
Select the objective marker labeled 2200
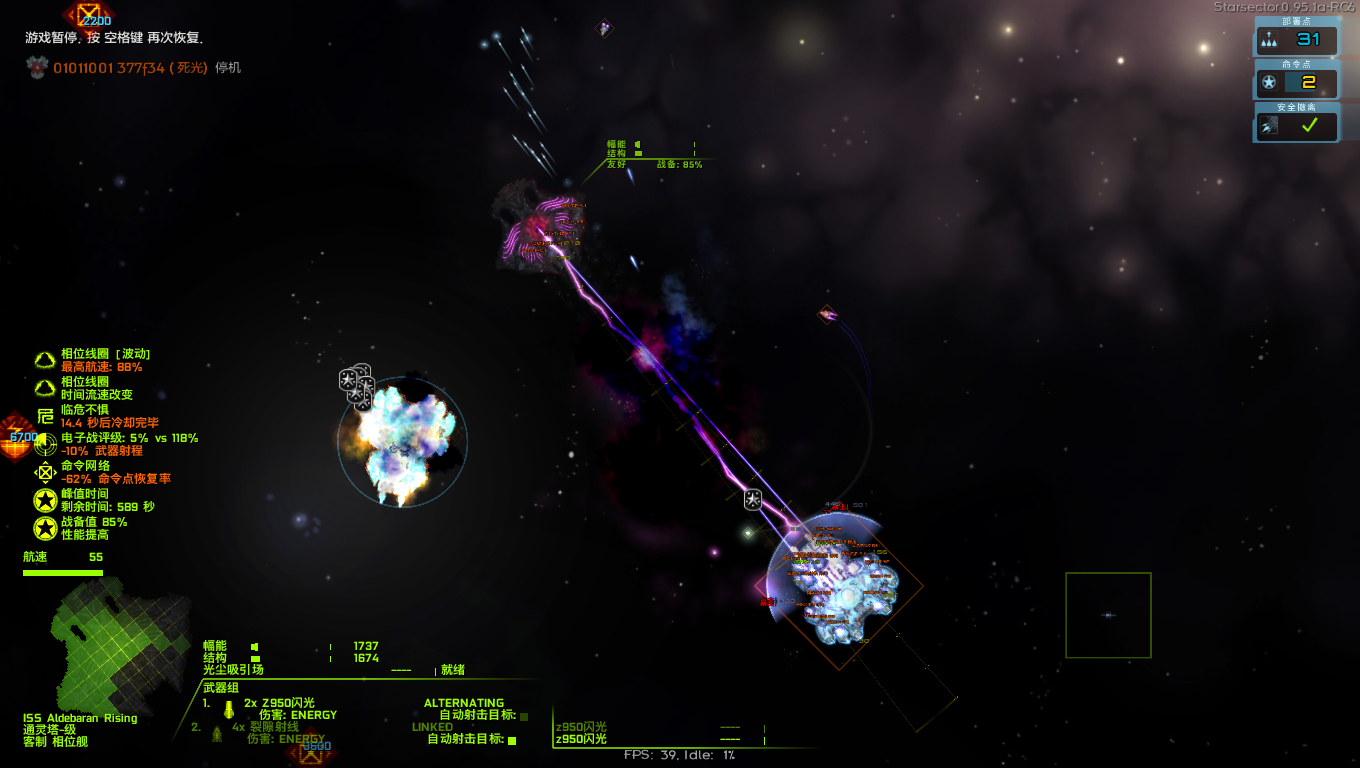coord(90,14)
